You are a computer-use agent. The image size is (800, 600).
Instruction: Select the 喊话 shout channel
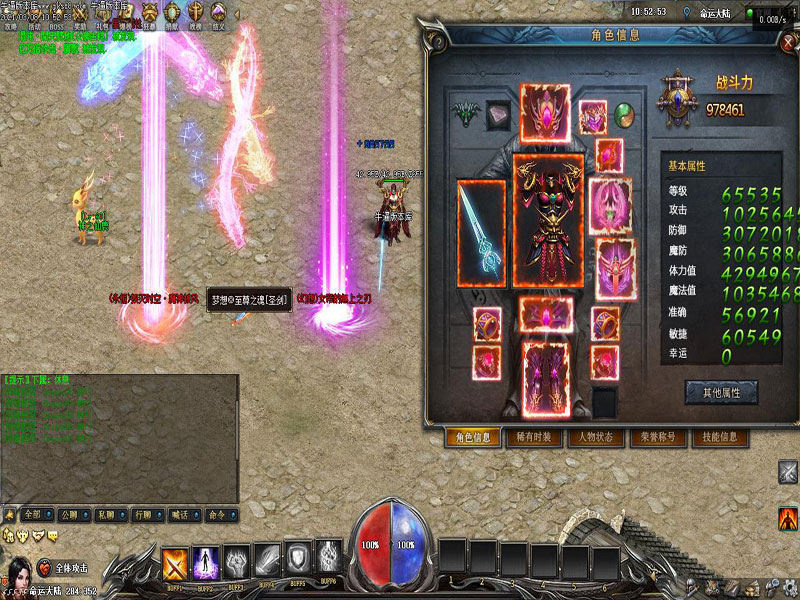[x=179, y=515]
